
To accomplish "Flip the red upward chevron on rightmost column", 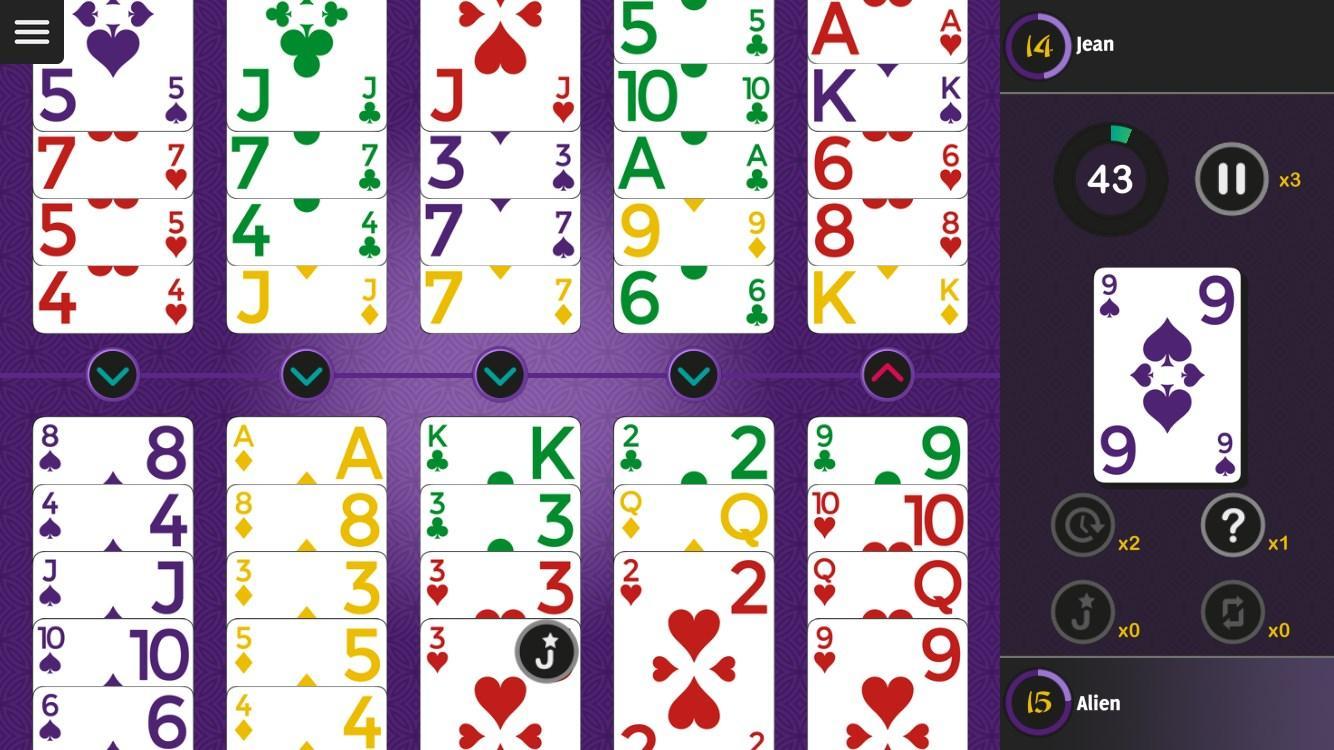I will click(x=887, y=375).
